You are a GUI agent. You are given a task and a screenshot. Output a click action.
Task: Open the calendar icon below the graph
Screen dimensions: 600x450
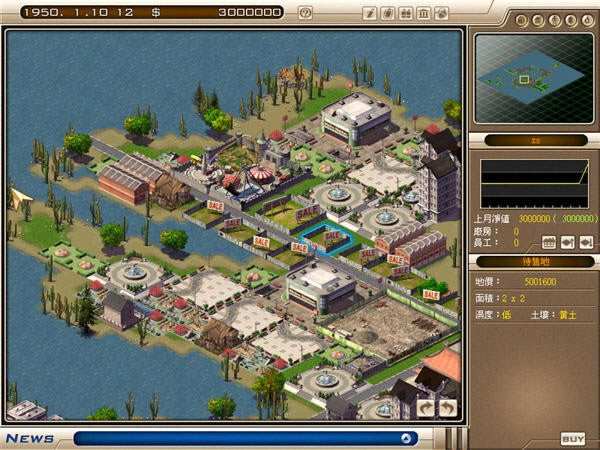pyautogui.click(x=549, y=242)
